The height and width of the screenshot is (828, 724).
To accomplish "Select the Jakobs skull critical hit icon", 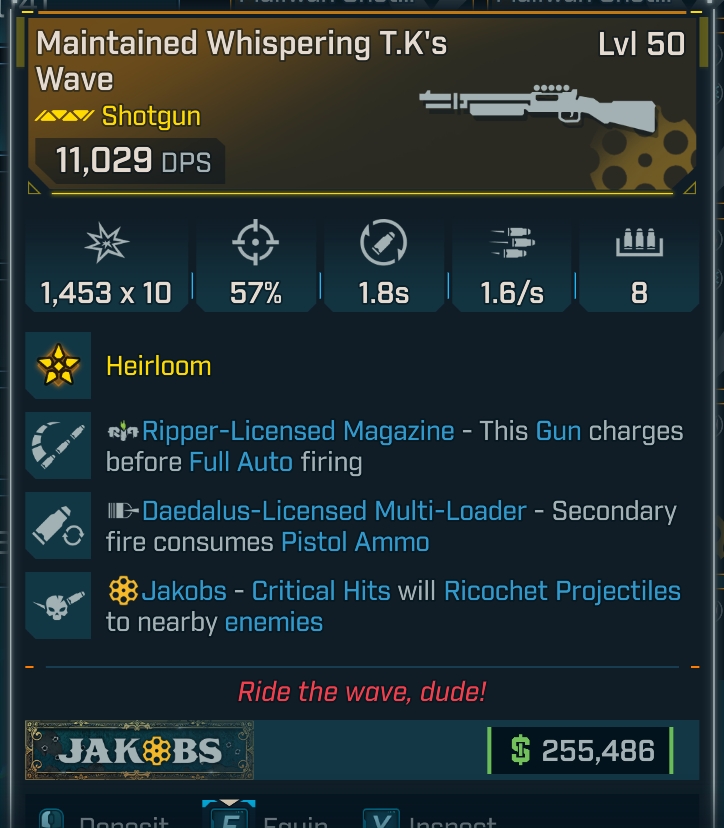I will coord(58,606).
